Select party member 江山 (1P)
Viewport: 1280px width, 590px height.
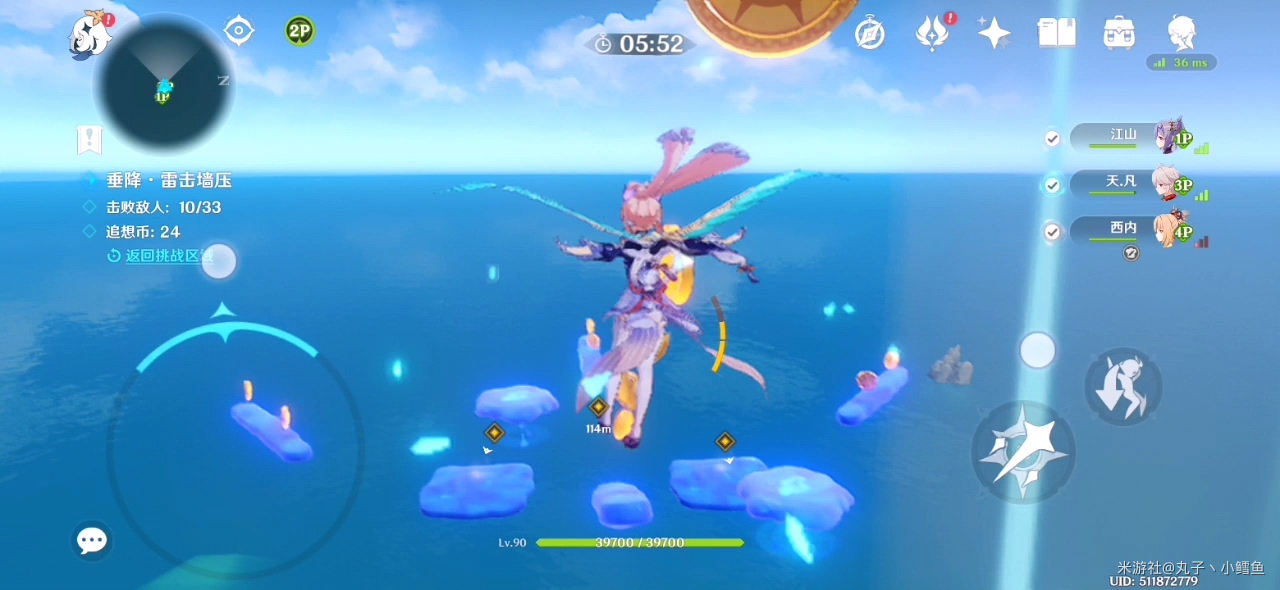coord(1130,136)
